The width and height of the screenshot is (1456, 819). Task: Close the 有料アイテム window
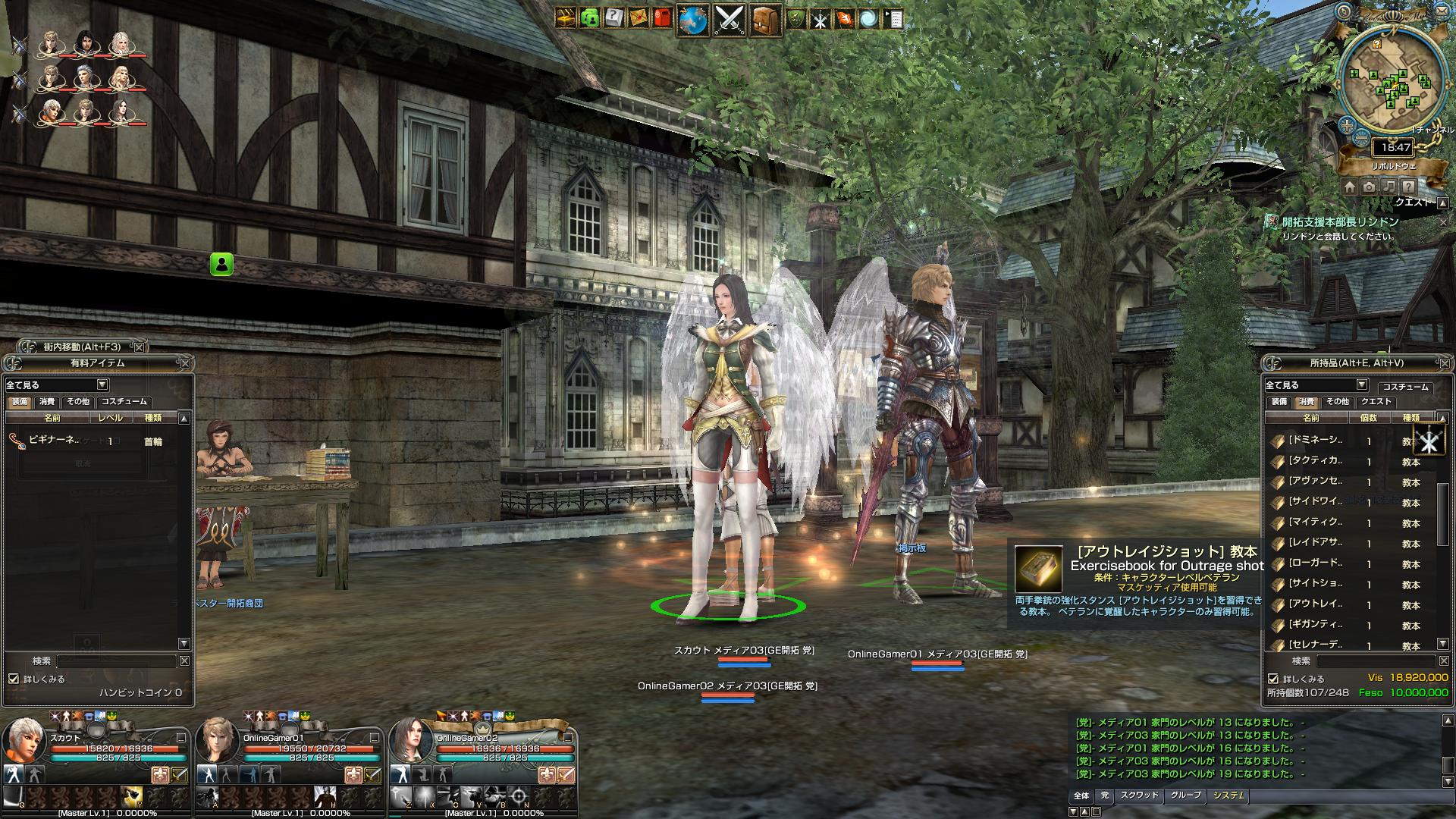185,363
